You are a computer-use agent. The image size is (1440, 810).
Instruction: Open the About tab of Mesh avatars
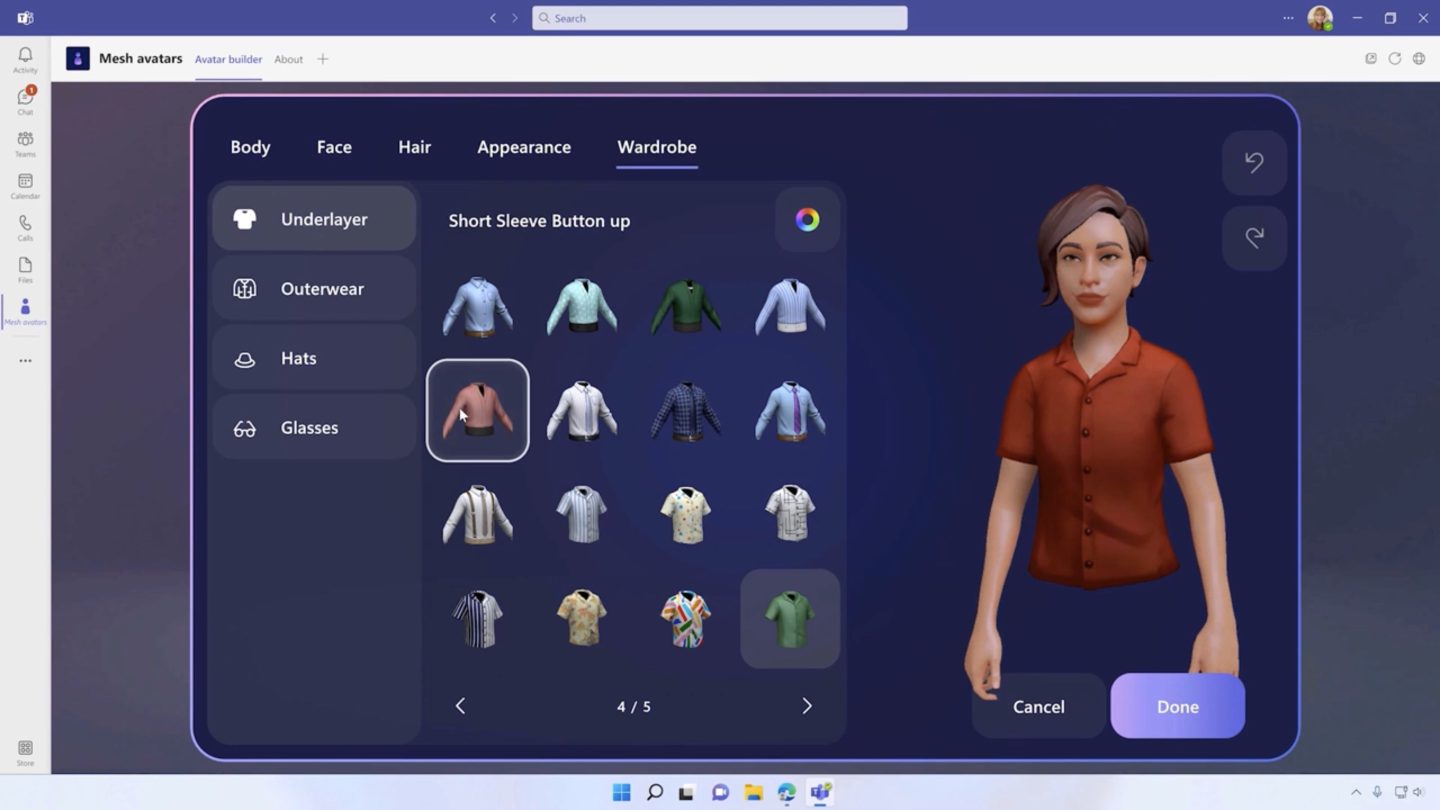coord(288,59)
